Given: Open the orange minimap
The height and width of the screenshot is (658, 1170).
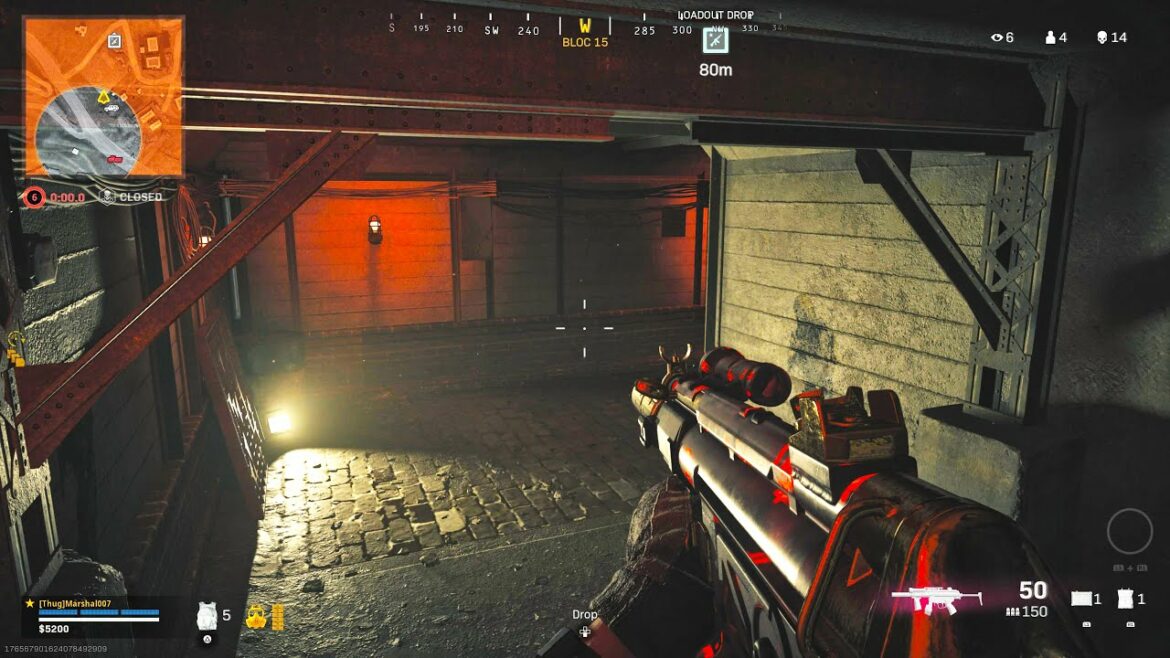Looking at the screenshot, I should pos(103,96).
